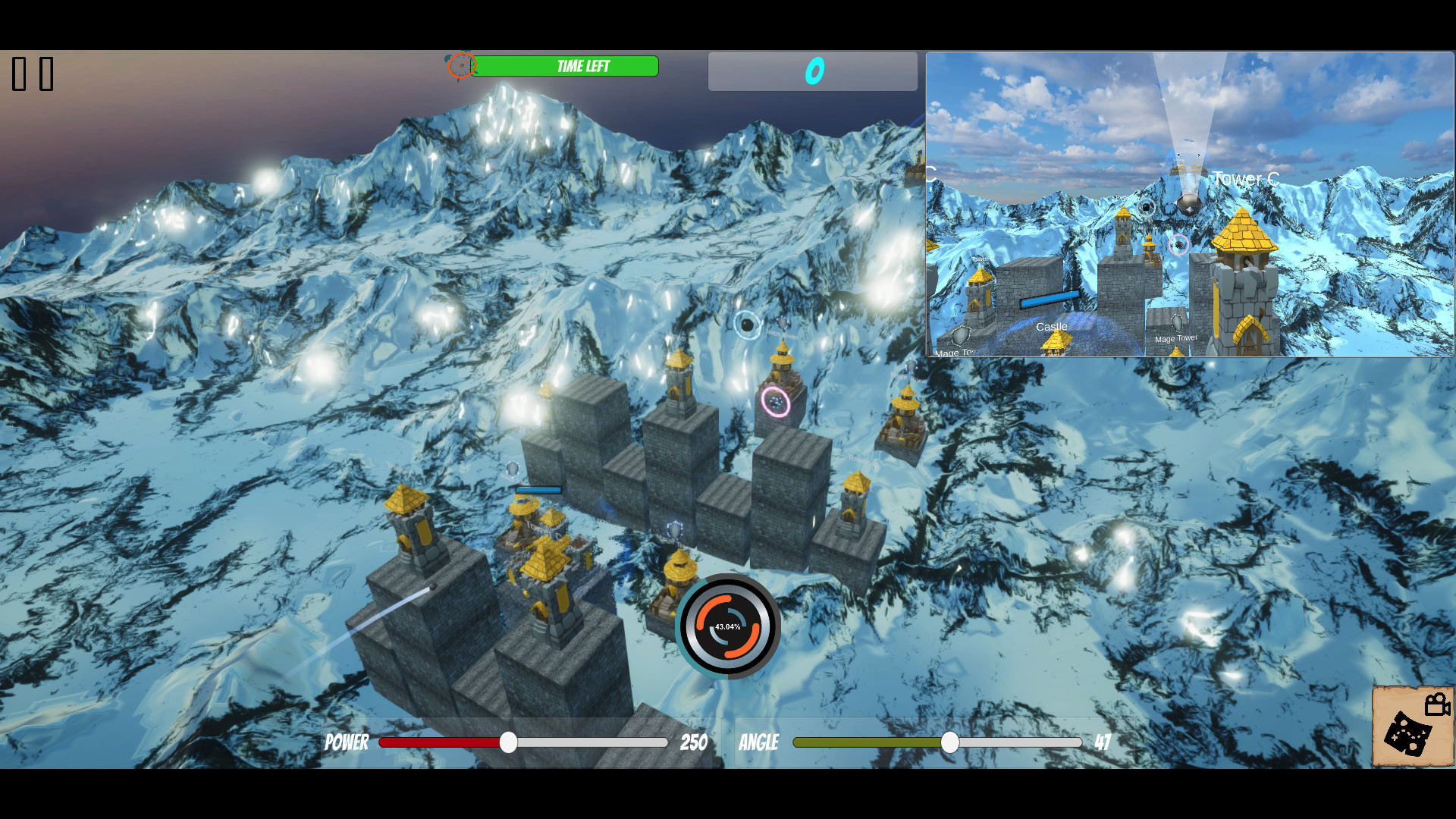Screen dimensions: 1456x819
Task: Click the Angle slider handle
Action: (x=949, y=742)
